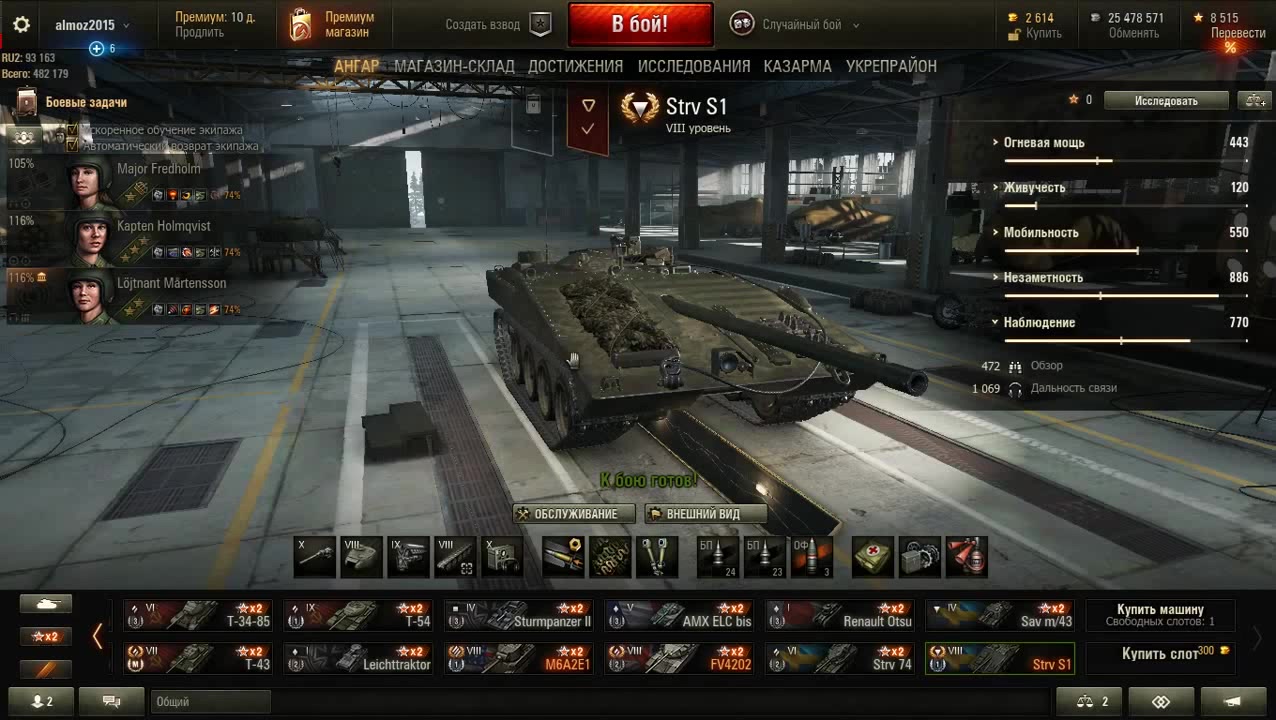The image size is (1276, 720).
Task: Select the T-54 tank in carousel
Action: tap(357, 615)
